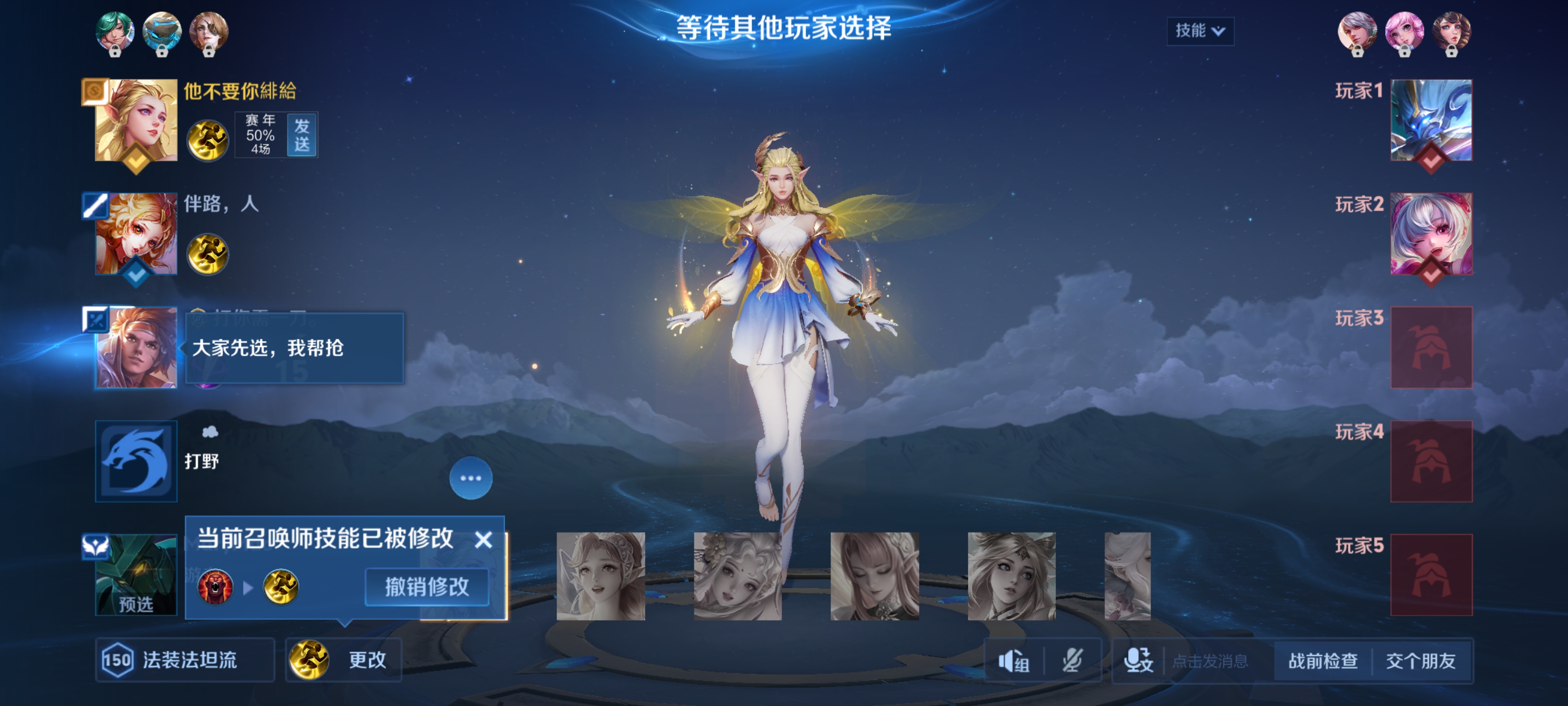Open the three-dot quick chat bubble
The image size is (1568, 706).
click(x=470, y=478)
